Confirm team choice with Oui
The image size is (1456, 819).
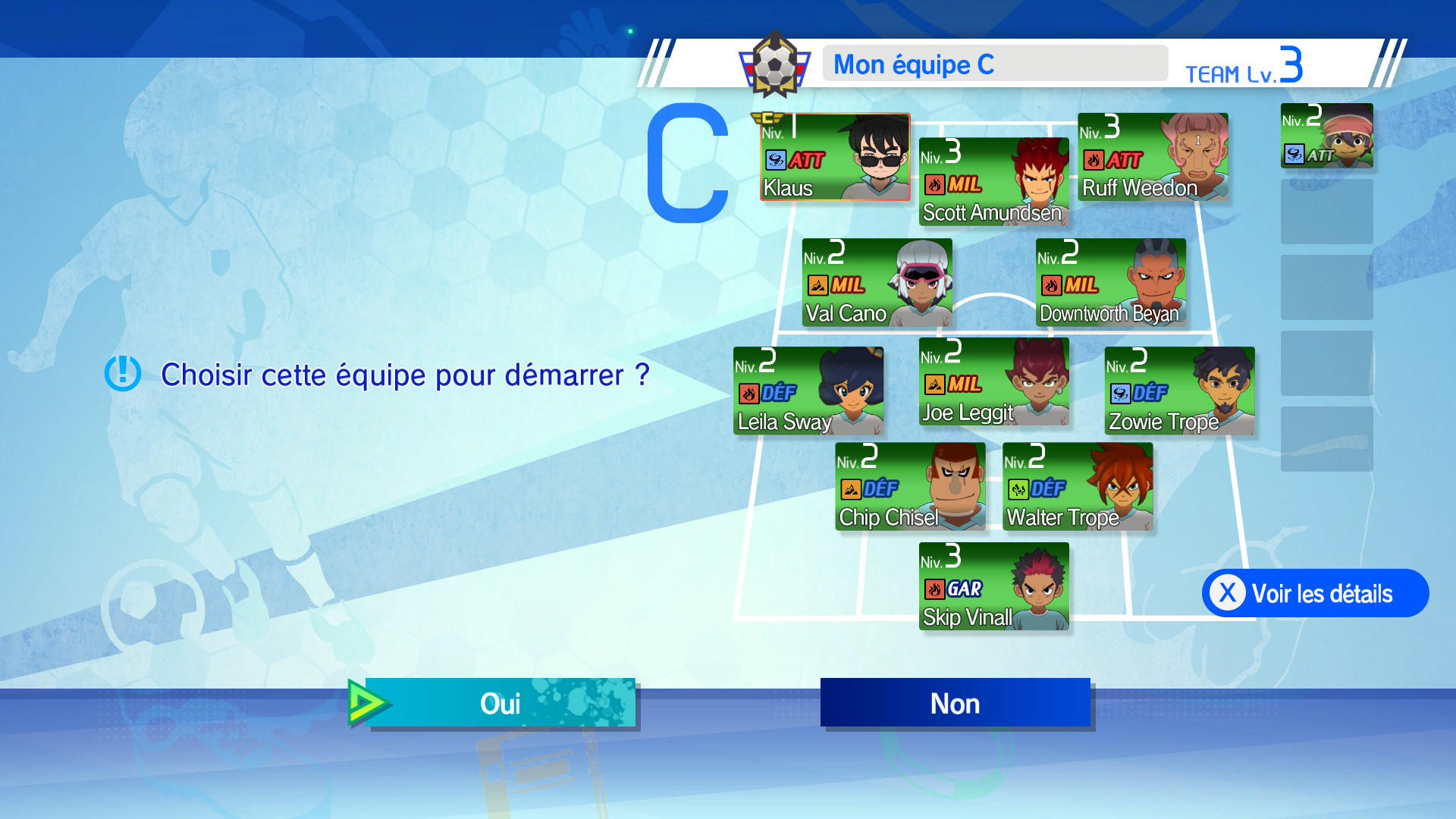point(500,703)
